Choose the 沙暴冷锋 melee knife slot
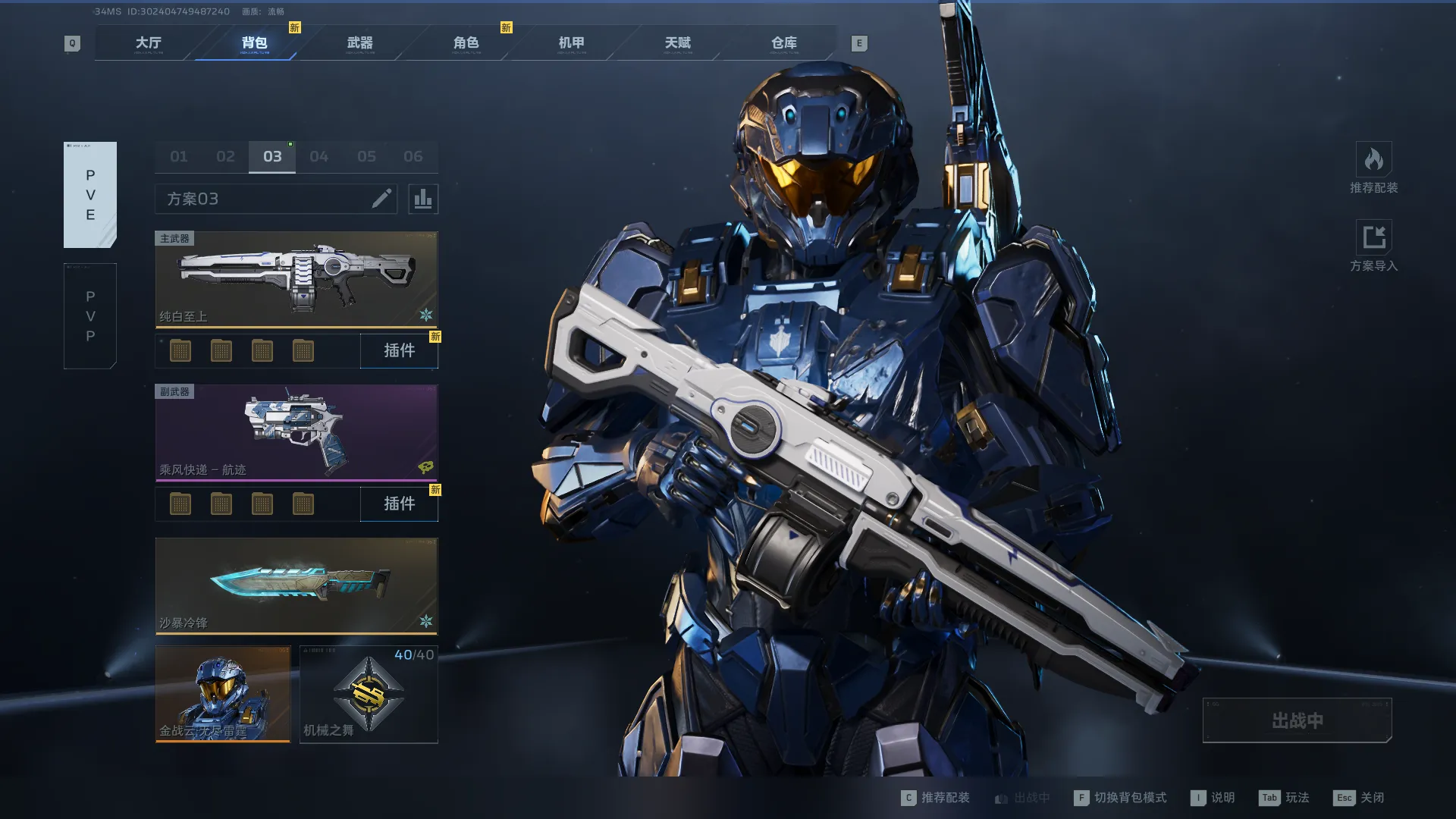Viewport: 1456px width, 819px height. (x=297, y=585)
